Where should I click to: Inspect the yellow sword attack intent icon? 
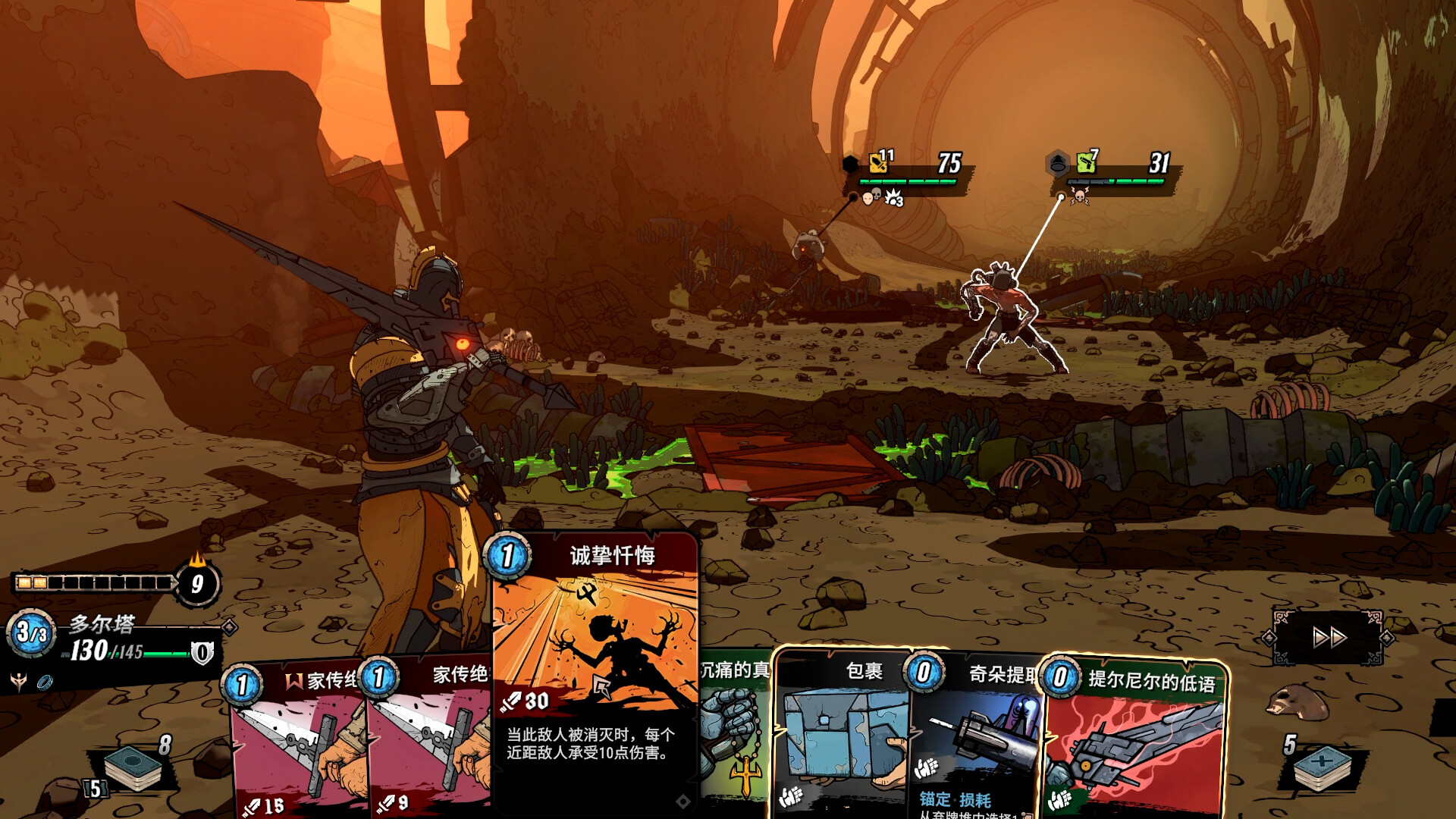coord(878,163)
